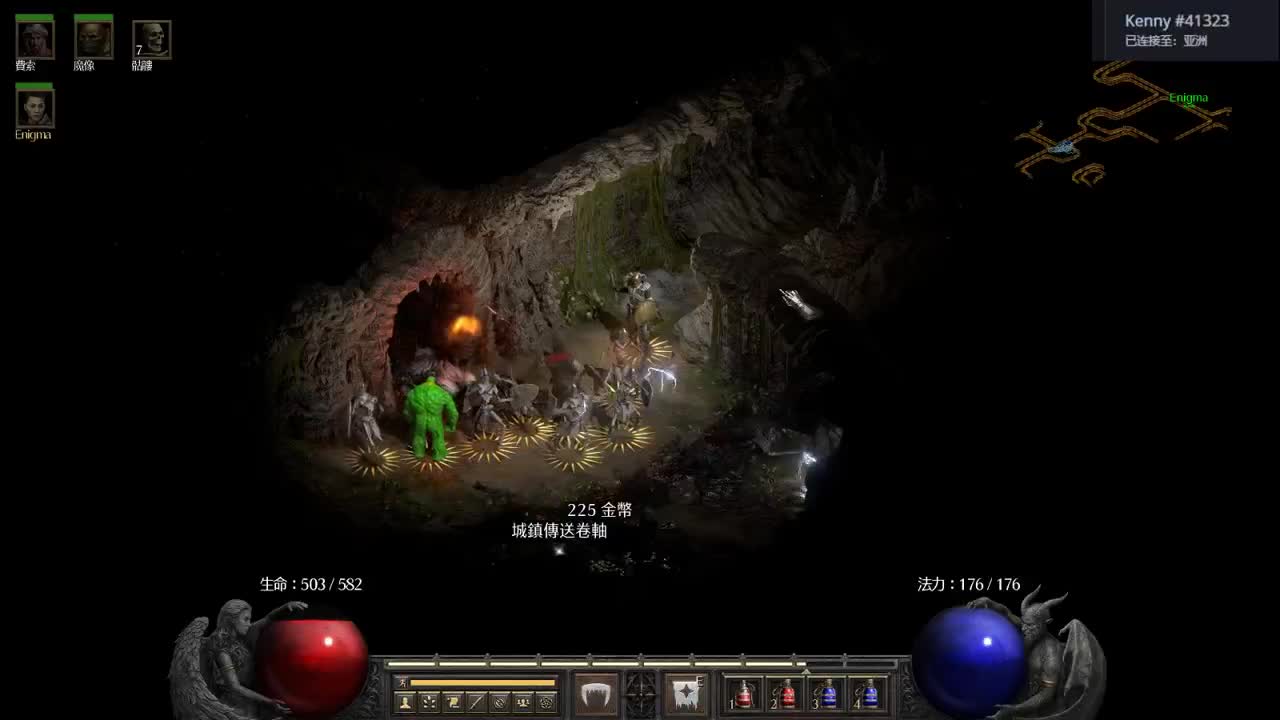Open the quest log icon
The image size is (1280, 720).
pos(452,703)
